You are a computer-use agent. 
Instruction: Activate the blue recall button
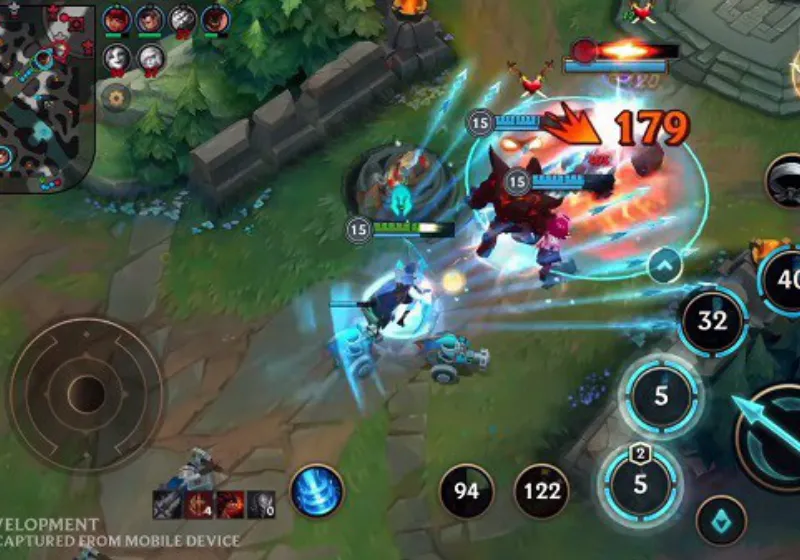coord(317,491)
